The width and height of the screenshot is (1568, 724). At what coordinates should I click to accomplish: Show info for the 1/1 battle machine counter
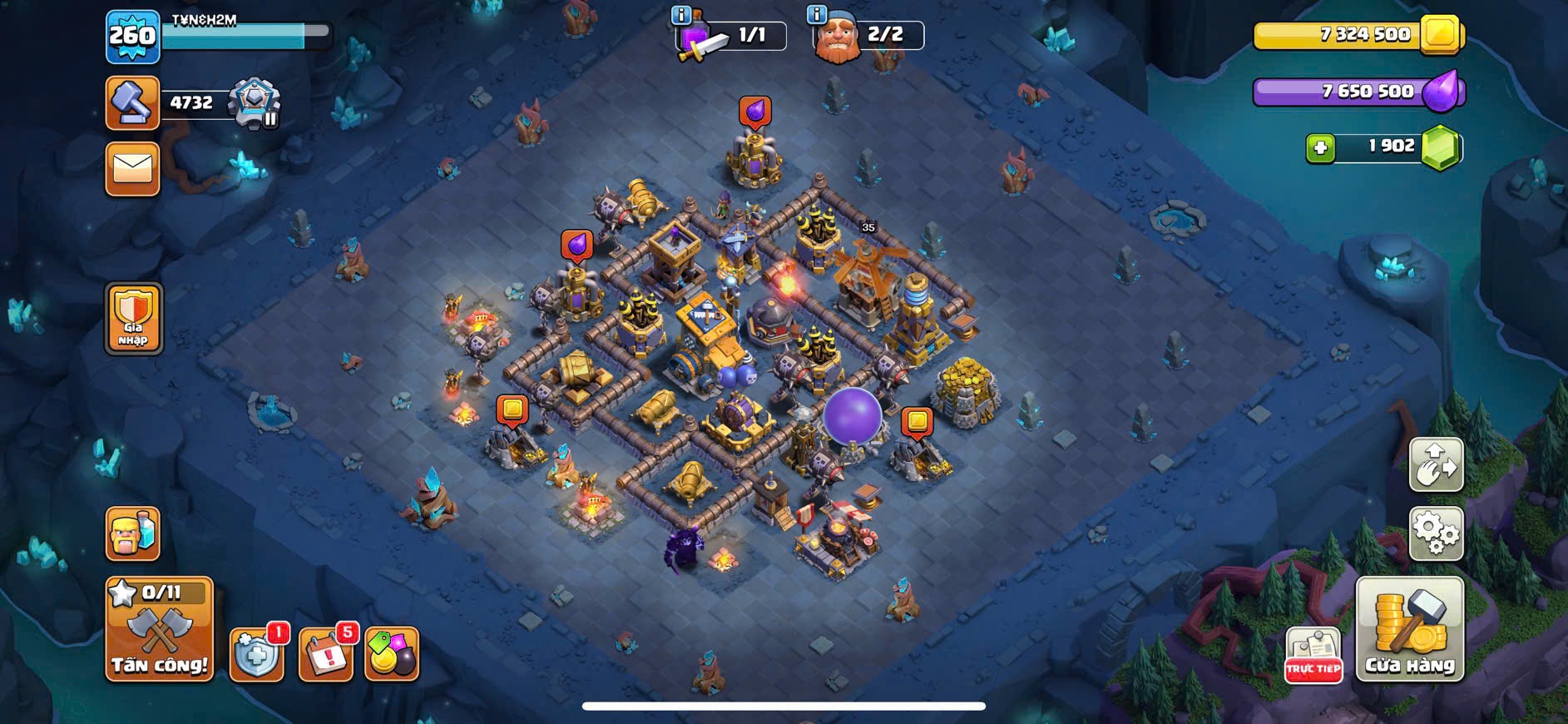pyautogui.click(x=681, y=15)
